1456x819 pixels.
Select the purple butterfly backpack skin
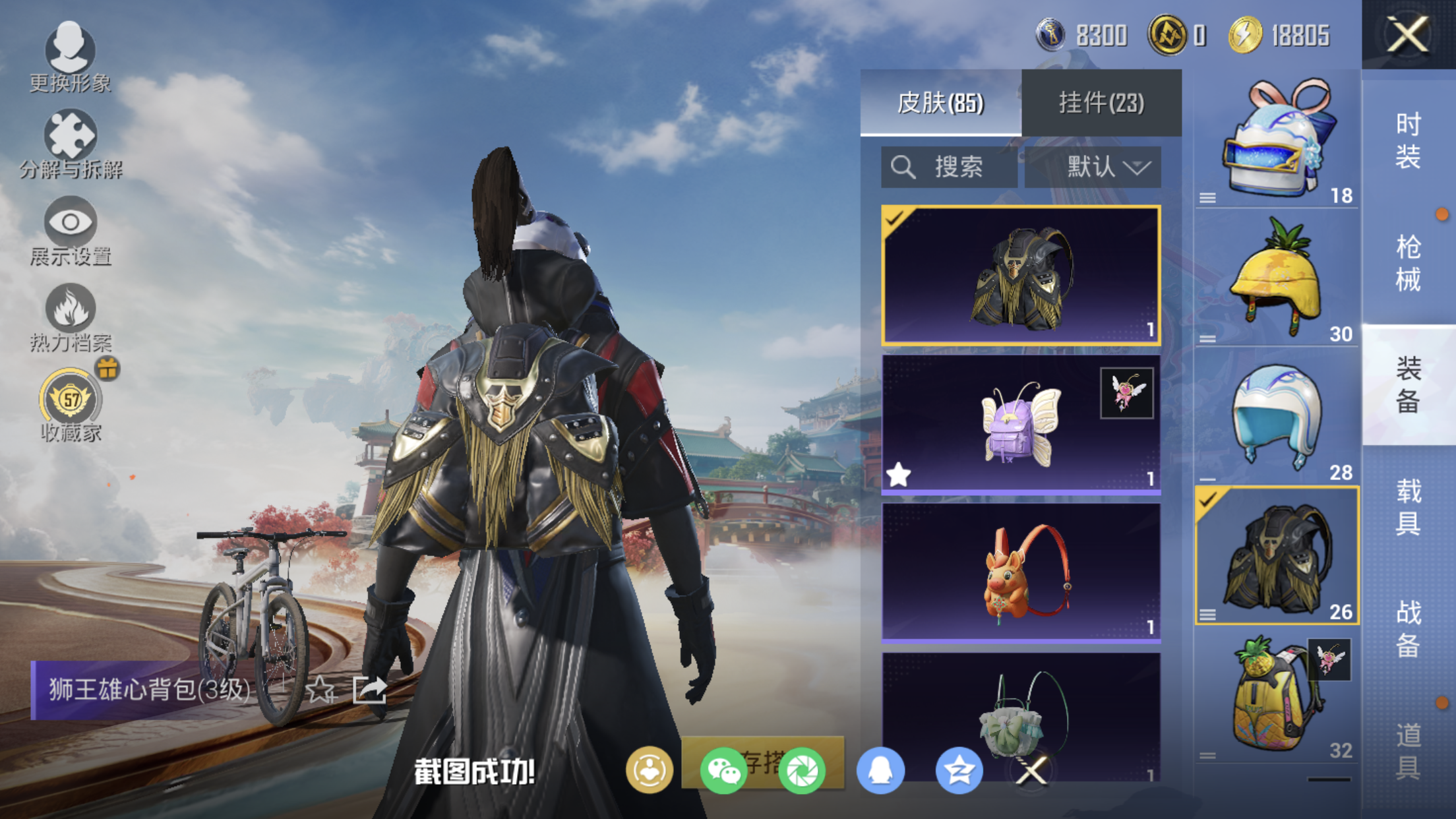click(1020, 423)
